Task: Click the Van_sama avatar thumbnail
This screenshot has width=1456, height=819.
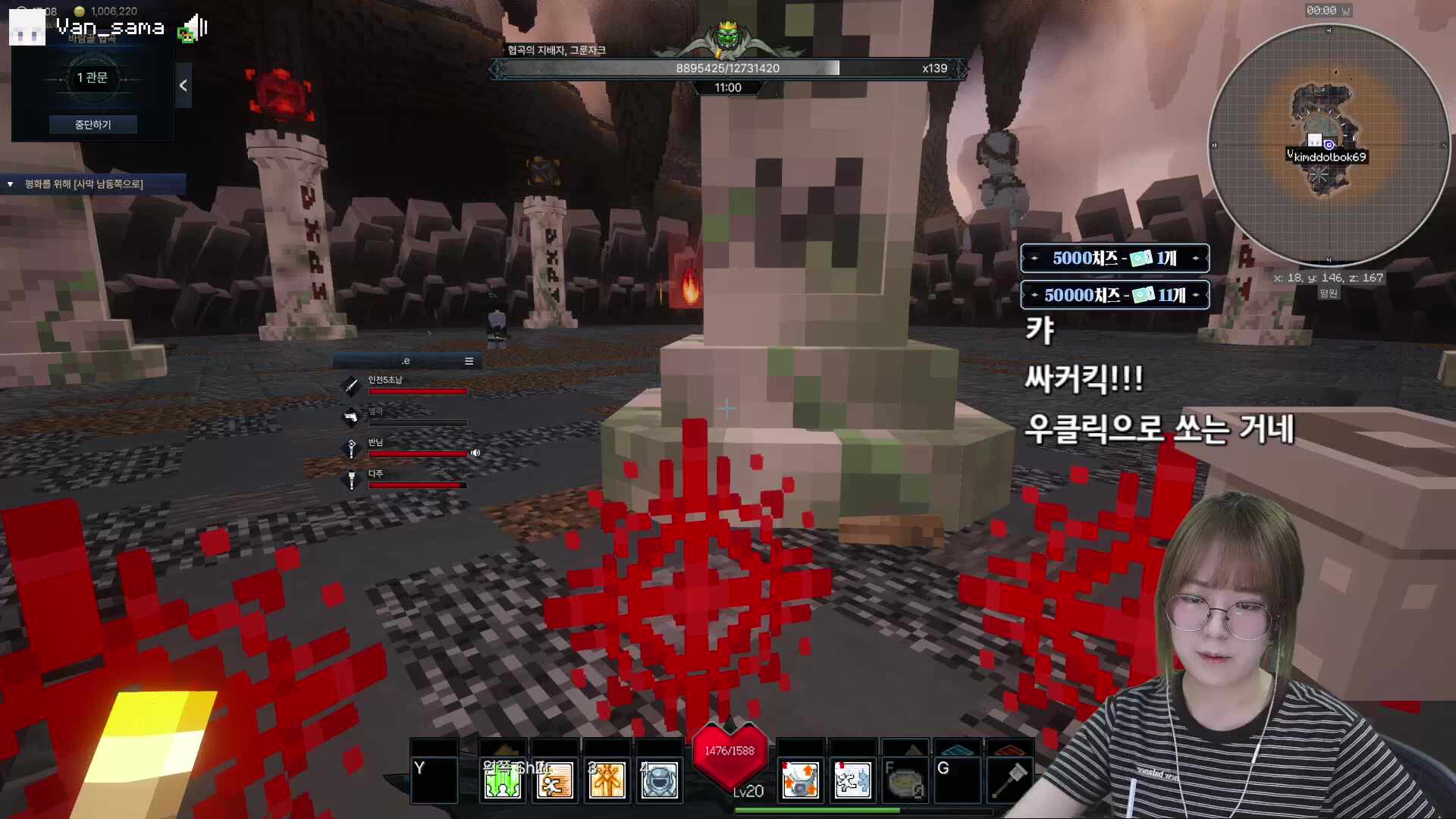Action: [27, 27]
